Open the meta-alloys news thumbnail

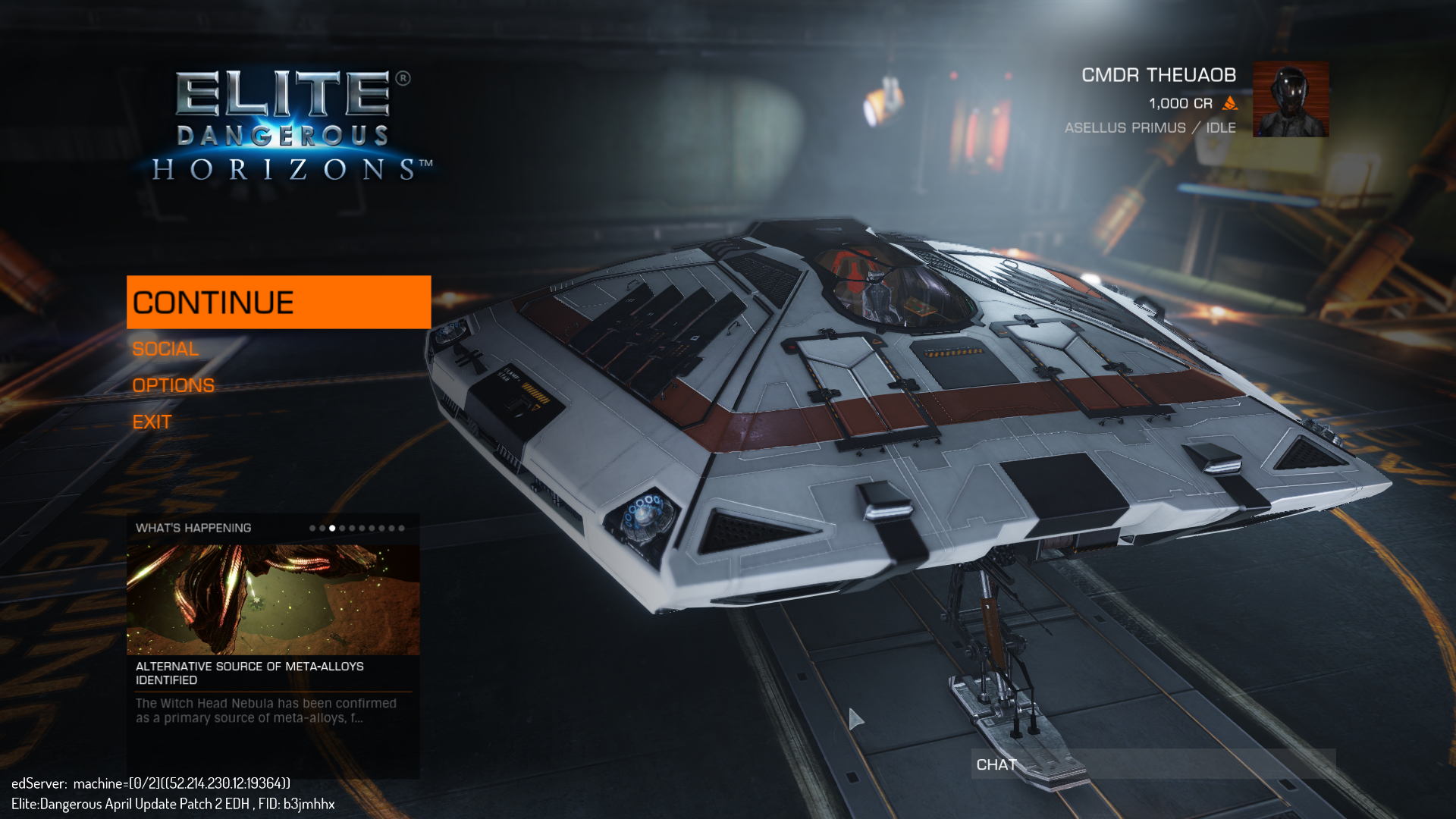coord(273,599)
